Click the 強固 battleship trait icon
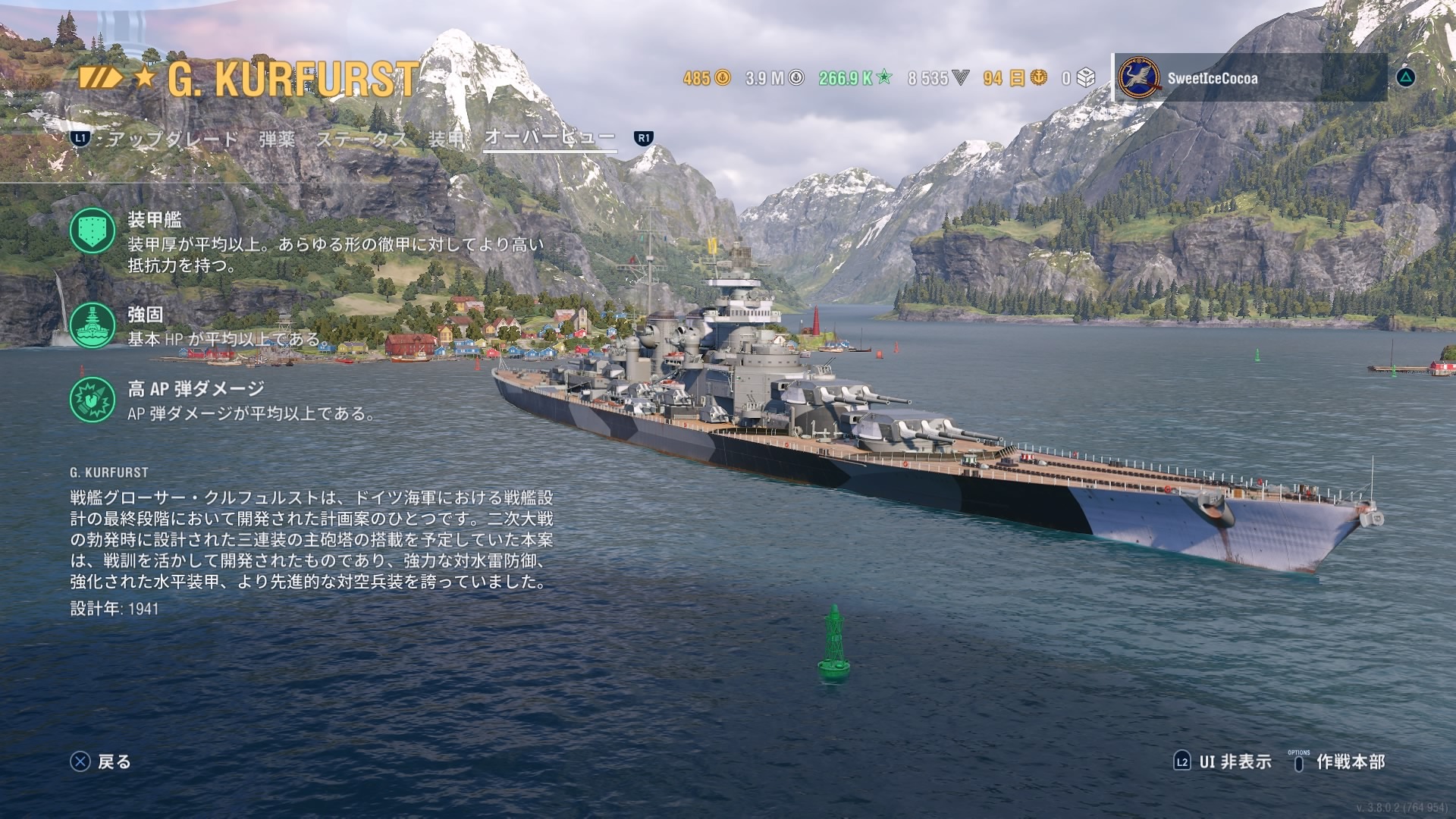1456x819 pixels. [93, 325]
